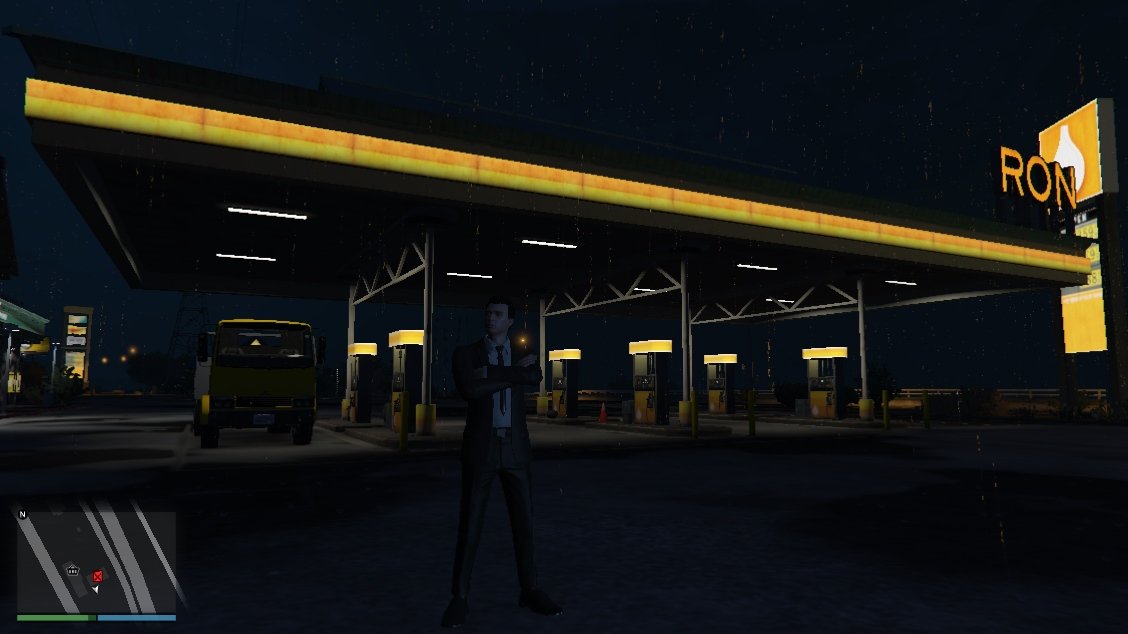This screenshot has height=634, width=1128.
Task: Click the white player arrow on minimap
Action: (x=95, y=589)
